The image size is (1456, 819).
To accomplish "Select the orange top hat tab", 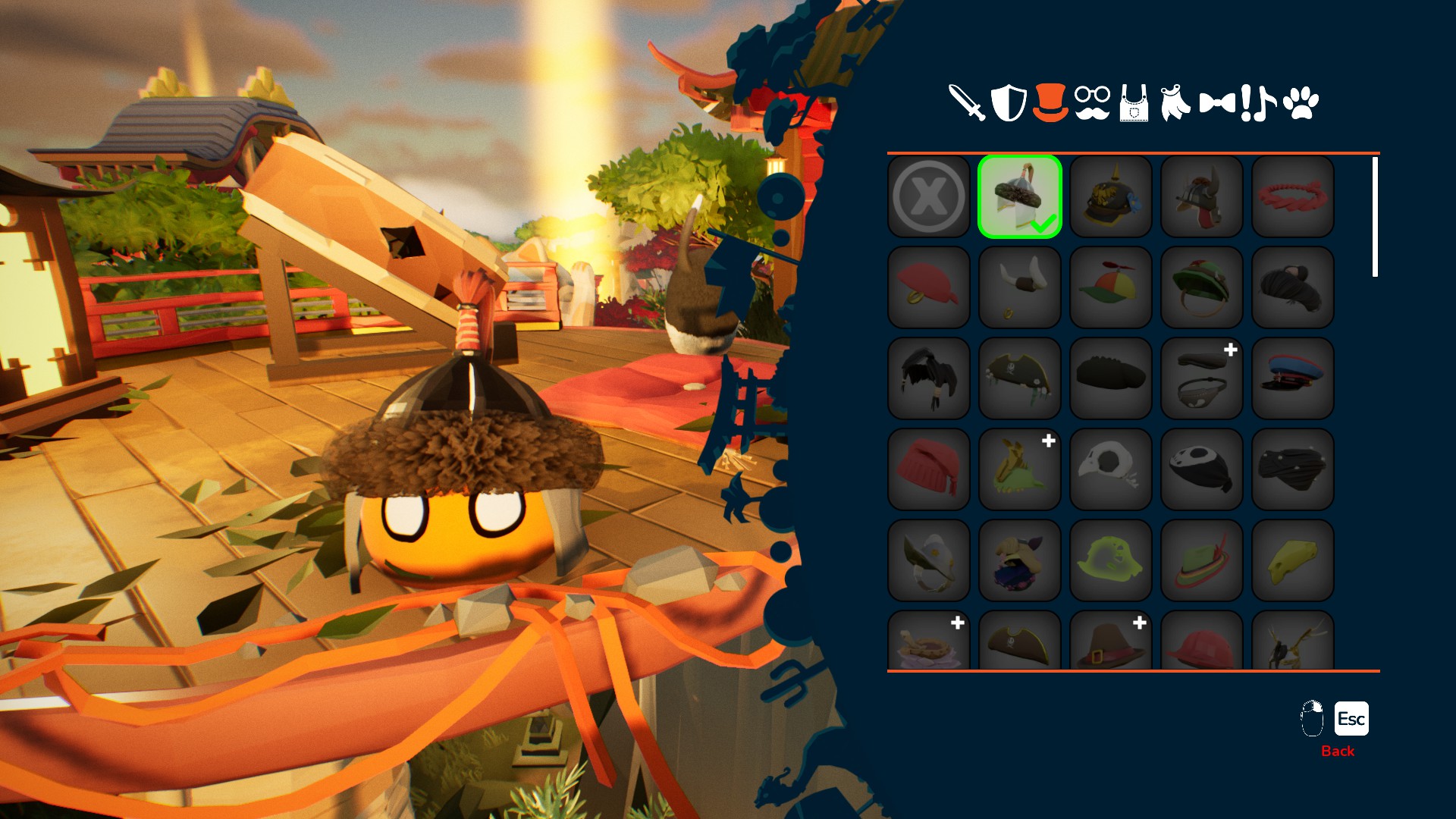I will 1050,102.
